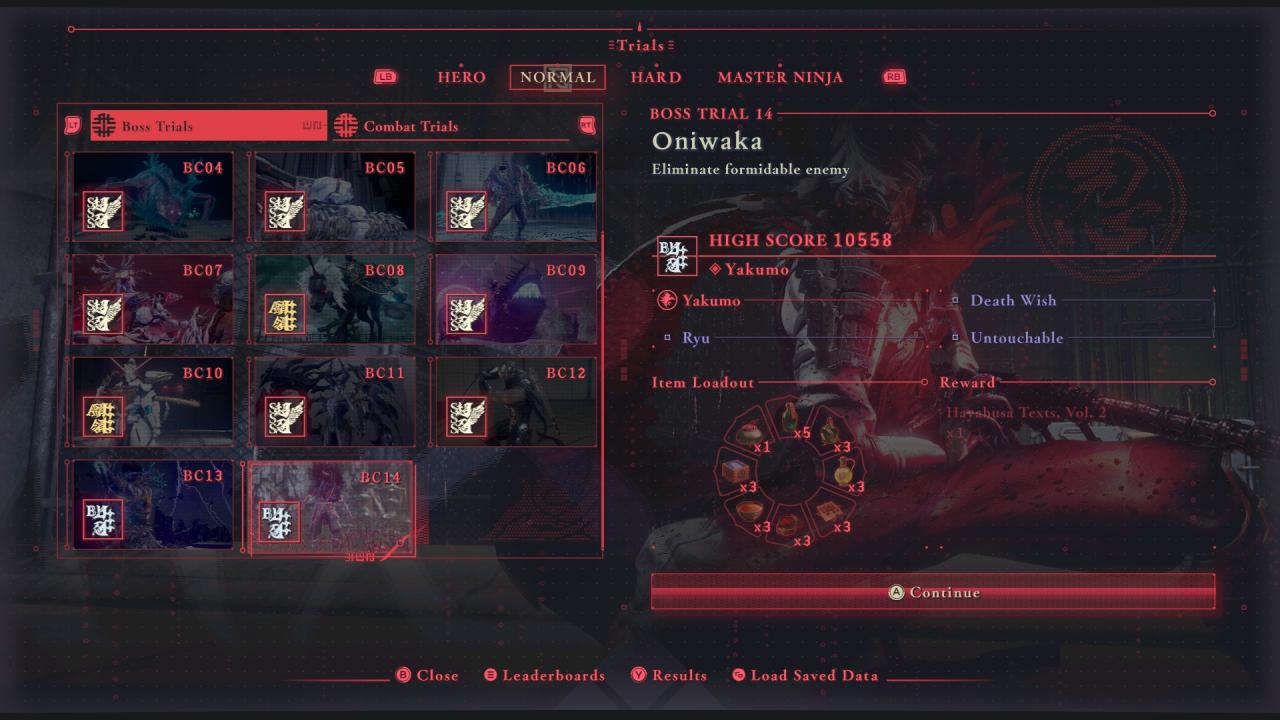Choose Ryu as the playable character
The width and height of the screenshot is (1280, 720).
pyautogui.click(x=696, y=338)
